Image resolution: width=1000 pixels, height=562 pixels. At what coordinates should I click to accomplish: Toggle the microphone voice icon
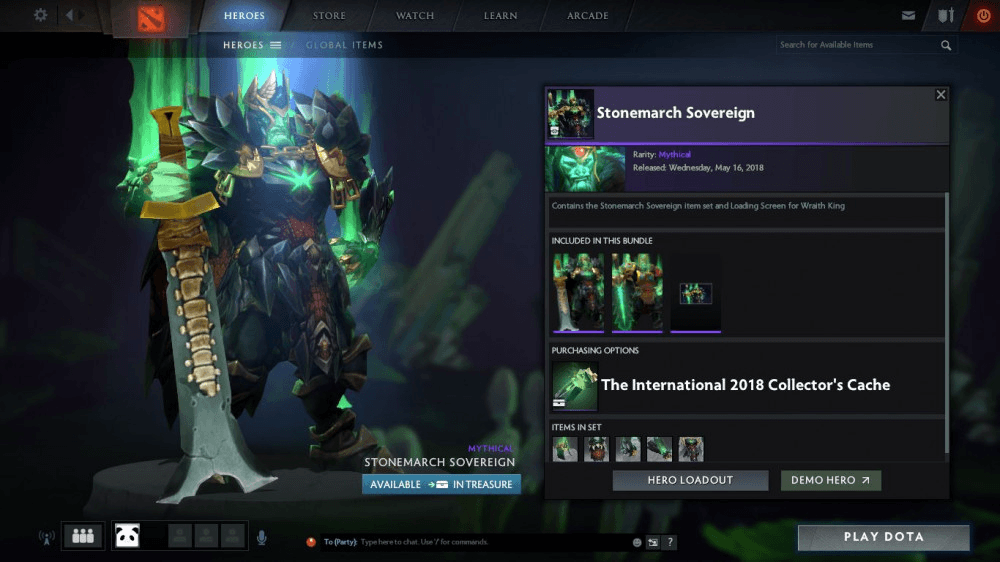pyautogui.click(x=261, y=537)
